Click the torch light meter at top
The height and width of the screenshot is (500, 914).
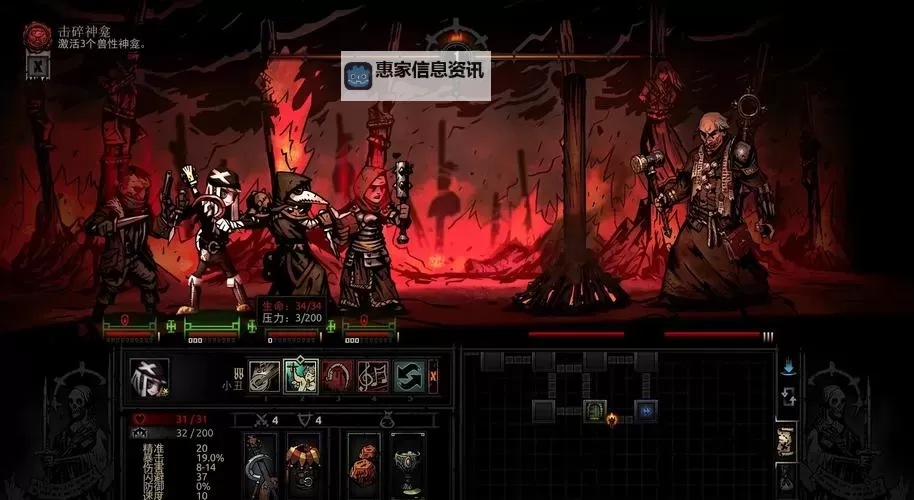click(456, 37)
